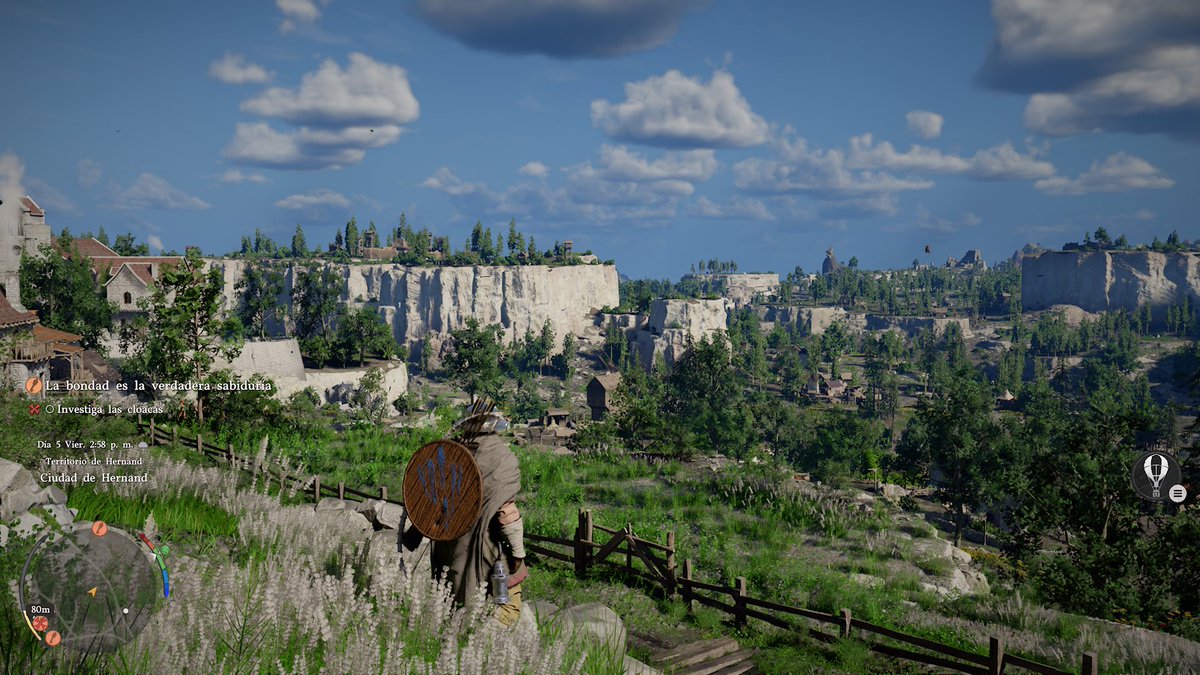Select the red 80m marker on the minimap

coord(40,622)
